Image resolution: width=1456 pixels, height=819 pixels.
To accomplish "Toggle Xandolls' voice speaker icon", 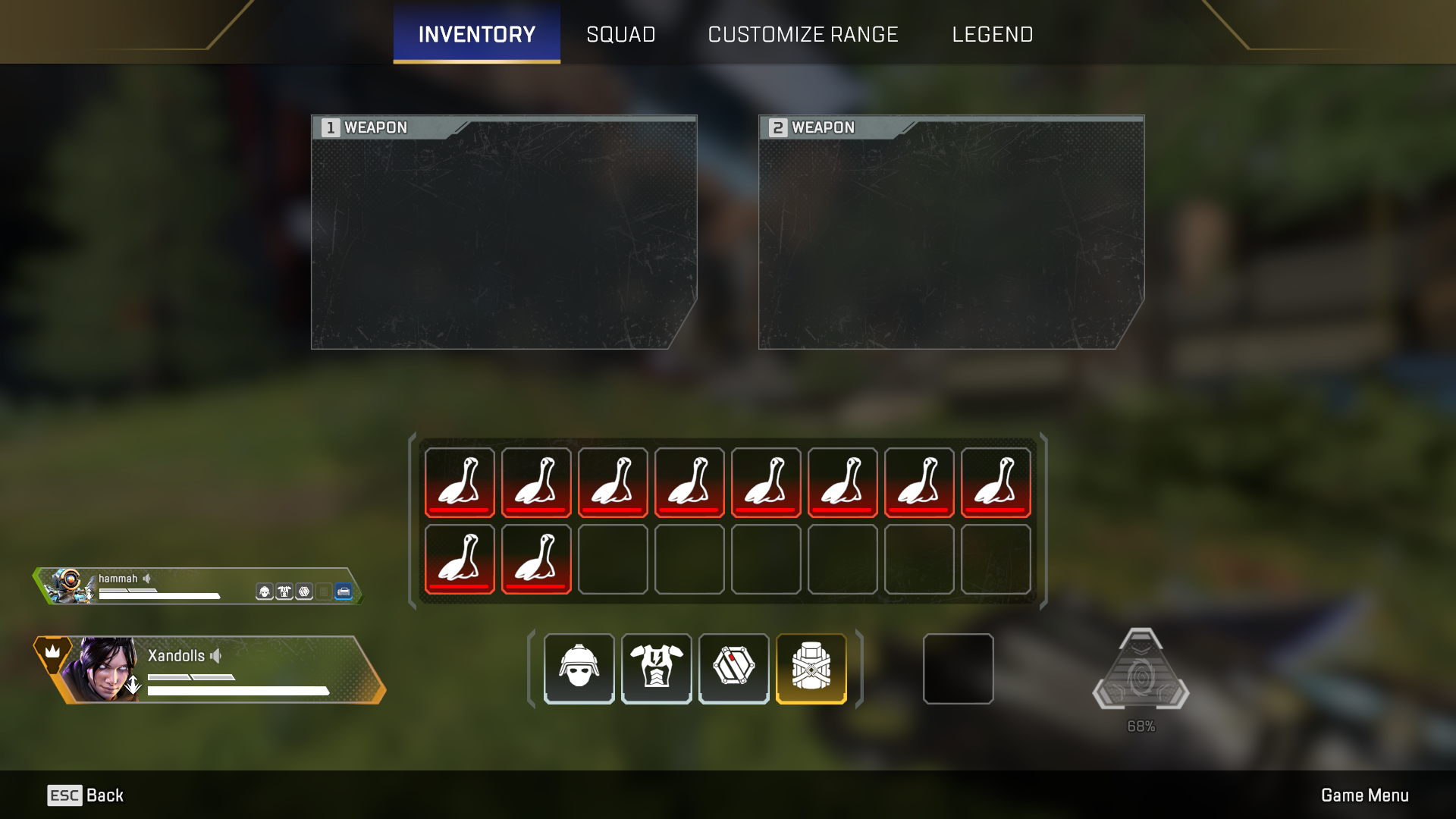I will click(216, 656).
